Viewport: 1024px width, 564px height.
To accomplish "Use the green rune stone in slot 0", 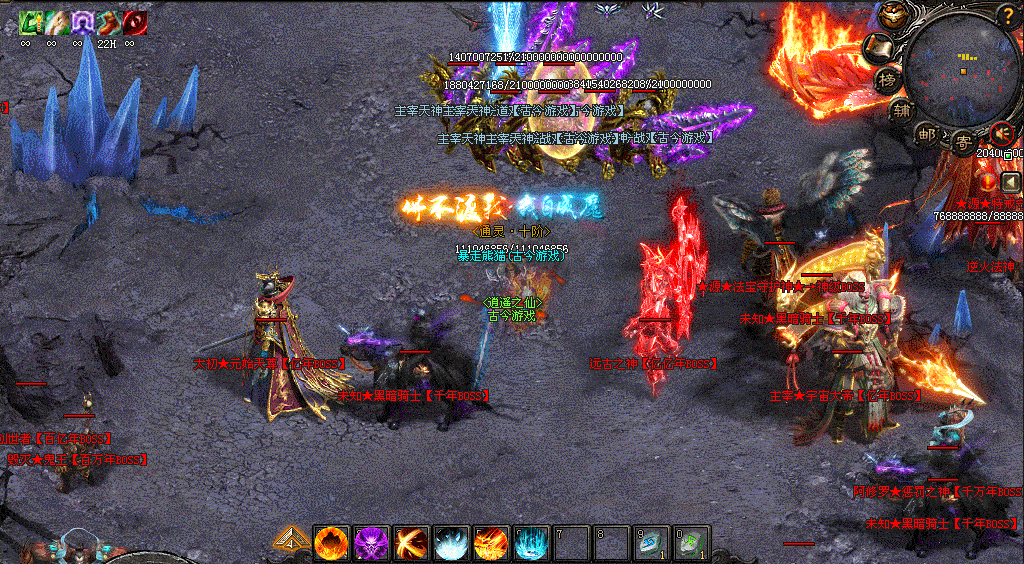I will [x=691, y=543].
